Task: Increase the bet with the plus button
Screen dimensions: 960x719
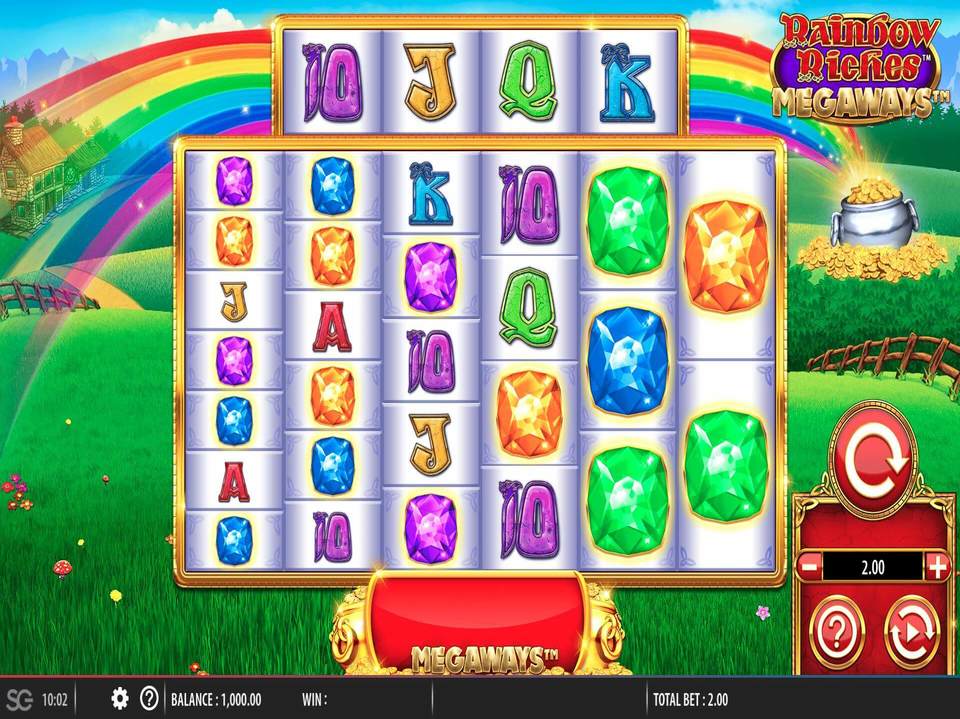Action: click(937, 567)
